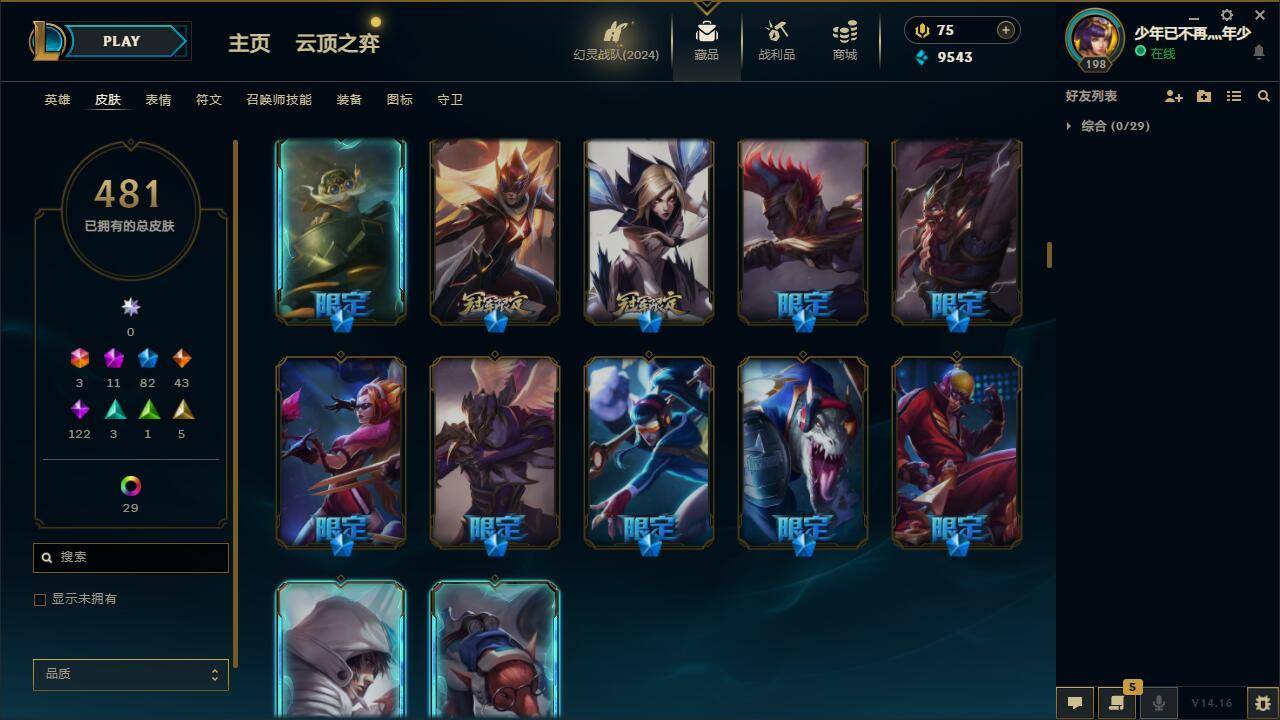Open the 战利品 loot panel
This screenshot has height=720, width=1280.
775,40
